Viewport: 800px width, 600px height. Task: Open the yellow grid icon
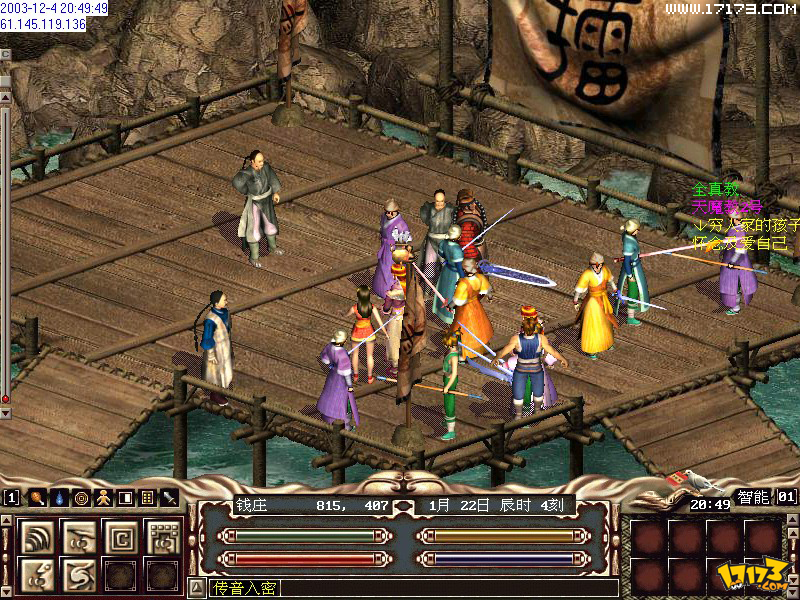[x=147, y=497]
